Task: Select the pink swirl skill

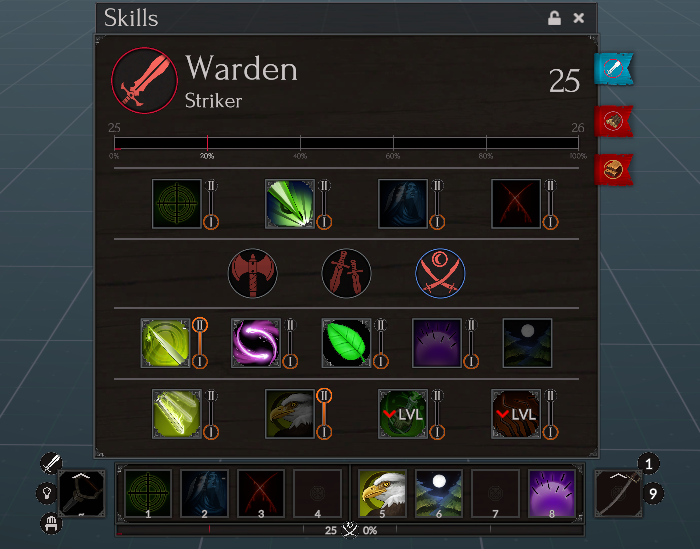Action: [256, 343]
